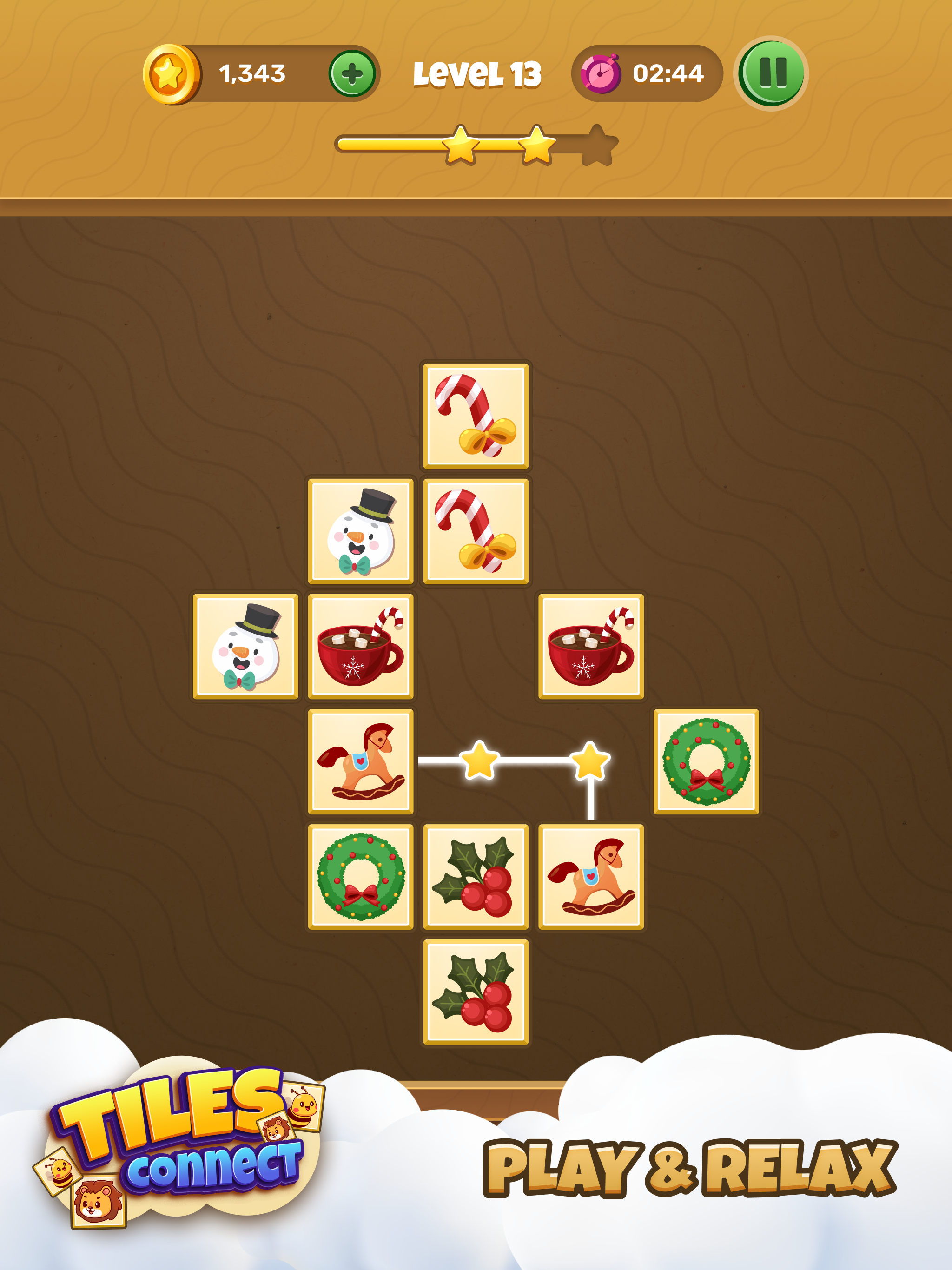Select the snowman tile with black top hat
This screenshot has width=952, height=1270.
[x=362, y=531]
